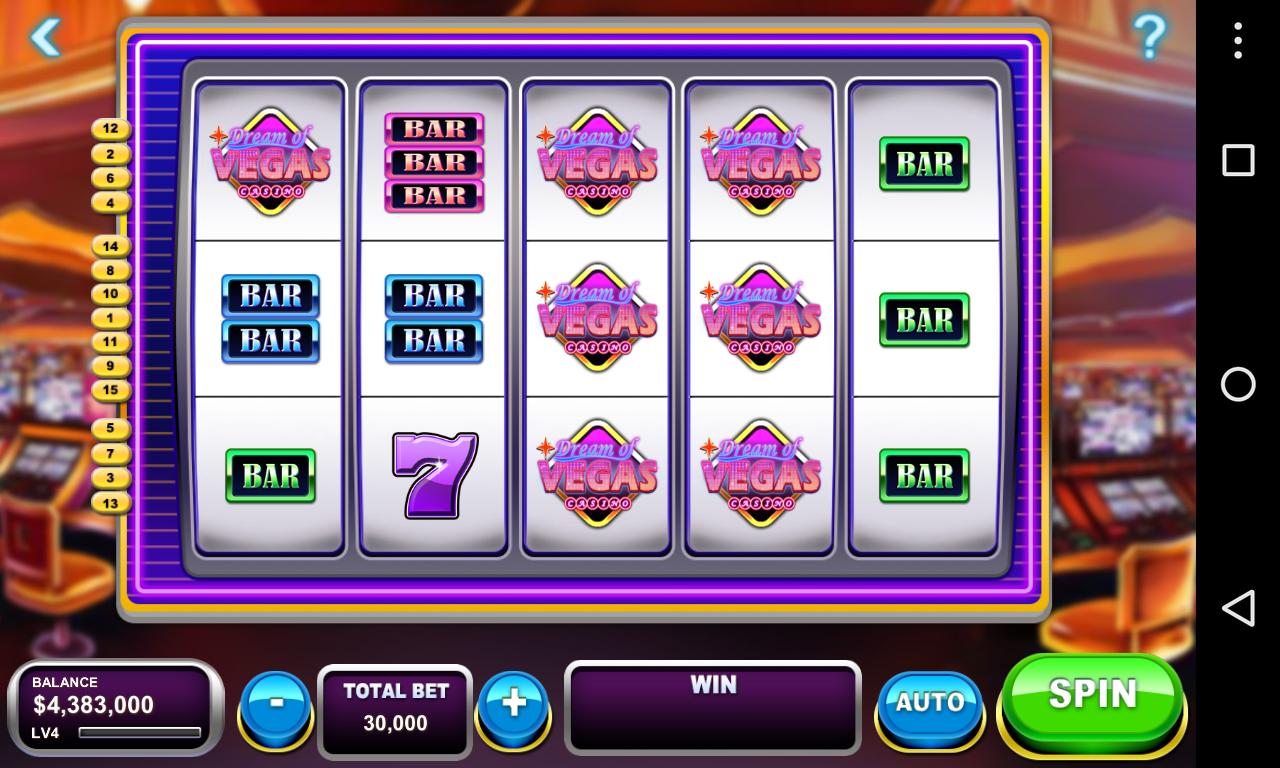
Task: Decrease the total bet with minus
Action: click(x=276, y=703)
